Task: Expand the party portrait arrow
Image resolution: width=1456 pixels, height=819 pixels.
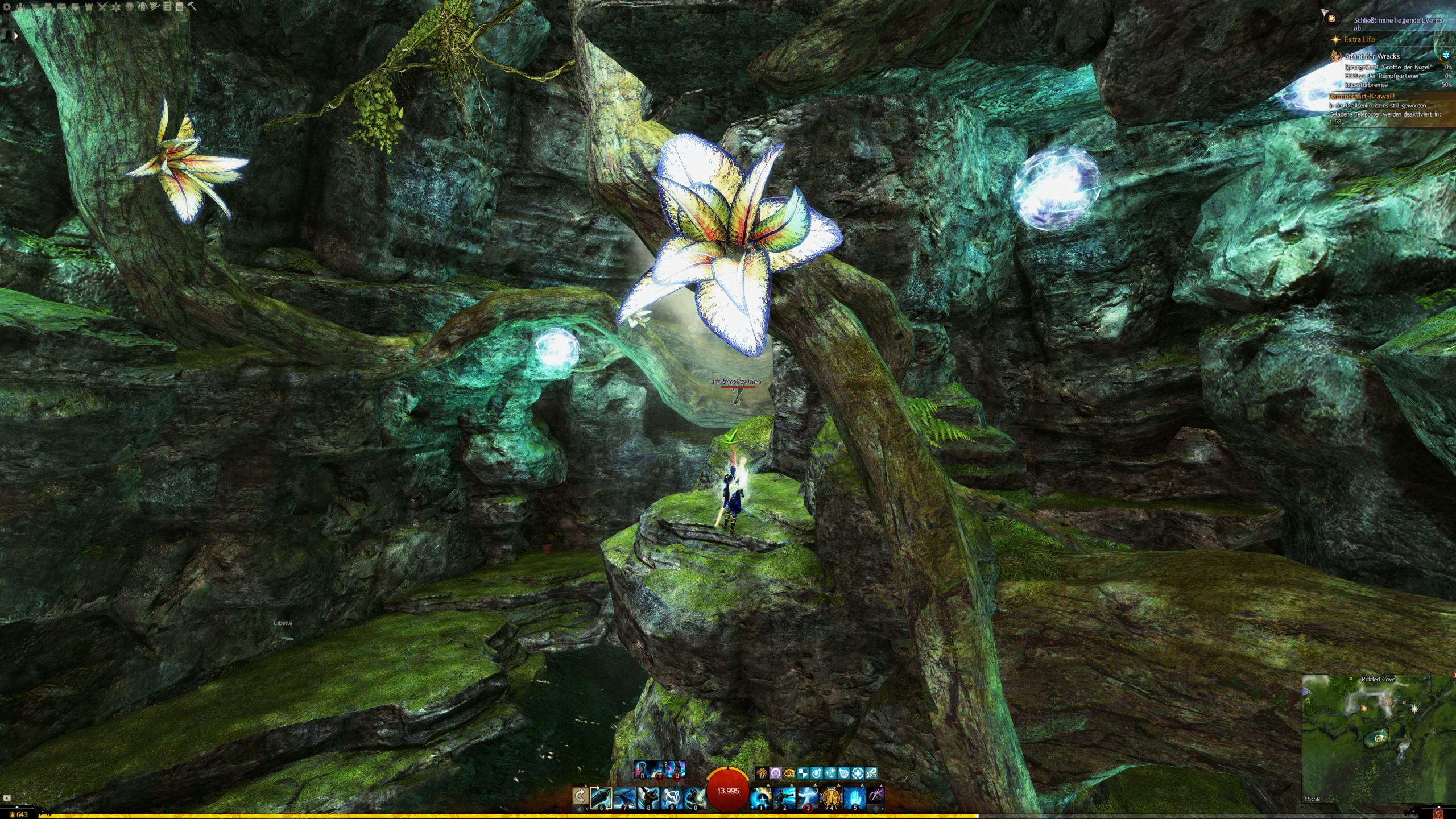Action: click(16, 35)
